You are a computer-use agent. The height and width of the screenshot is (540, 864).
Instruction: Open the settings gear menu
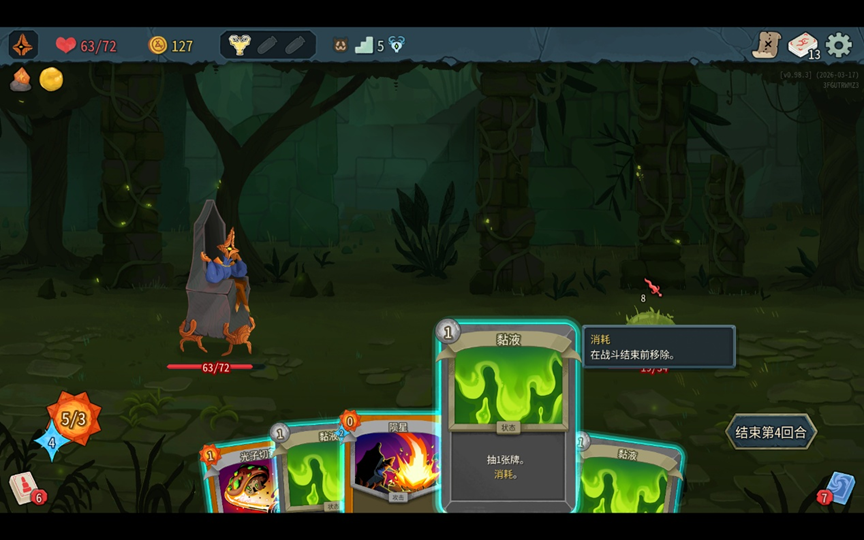click(x=838, y=45)
